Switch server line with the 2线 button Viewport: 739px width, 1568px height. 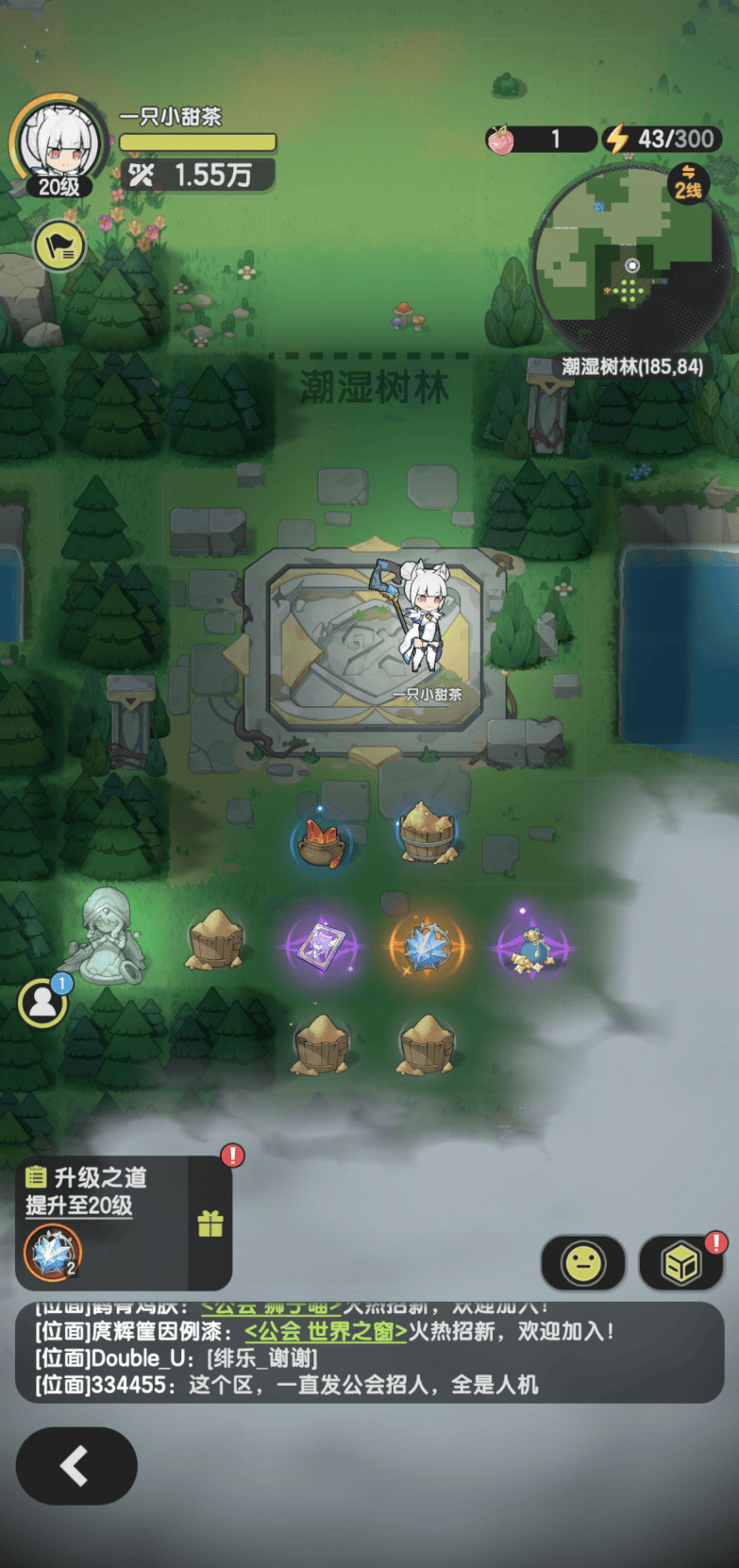pyautogui.click(x=688, y=182)
